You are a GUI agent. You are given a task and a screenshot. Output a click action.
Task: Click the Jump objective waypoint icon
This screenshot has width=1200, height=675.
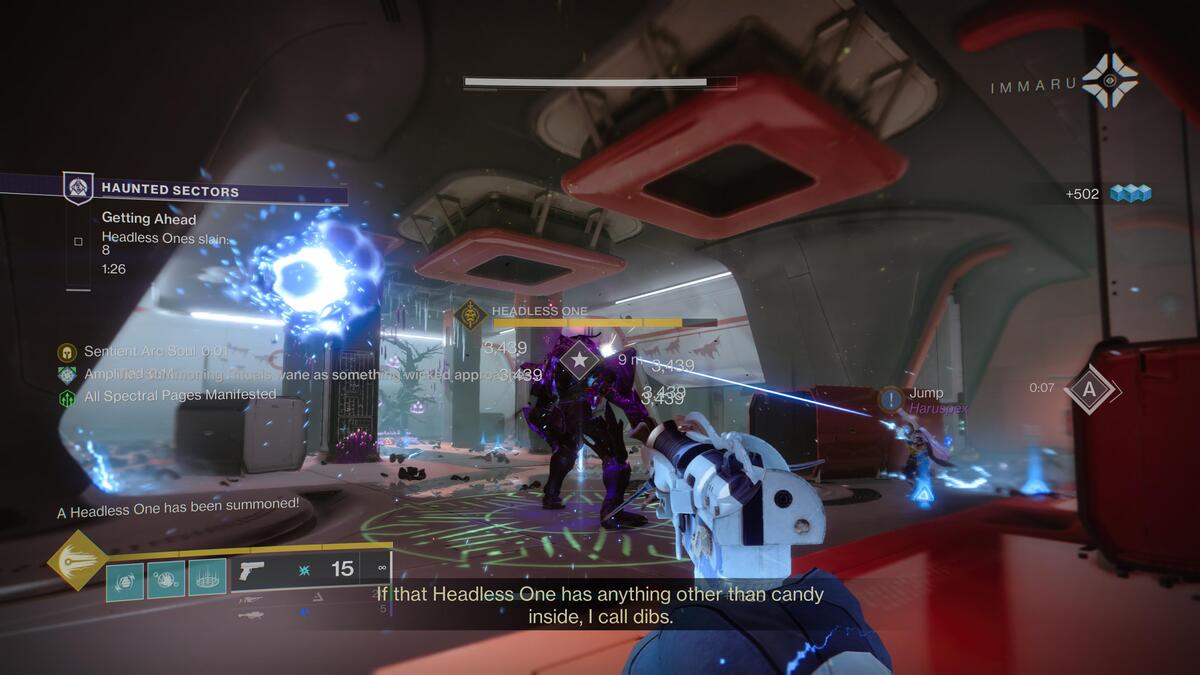[x=891, y=399]
